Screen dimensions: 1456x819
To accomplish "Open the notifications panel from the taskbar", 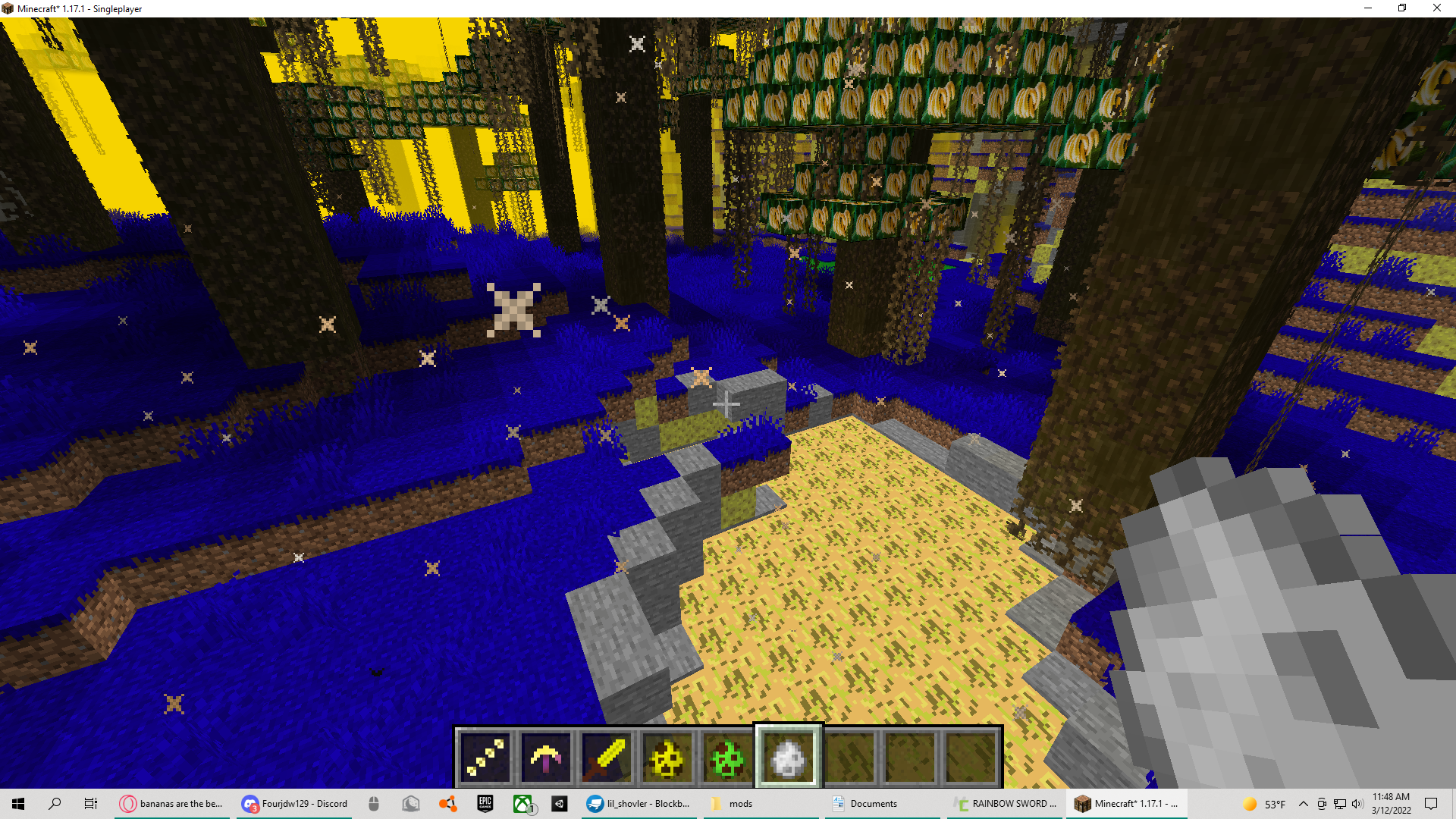I will click(x=1430, y=803).
